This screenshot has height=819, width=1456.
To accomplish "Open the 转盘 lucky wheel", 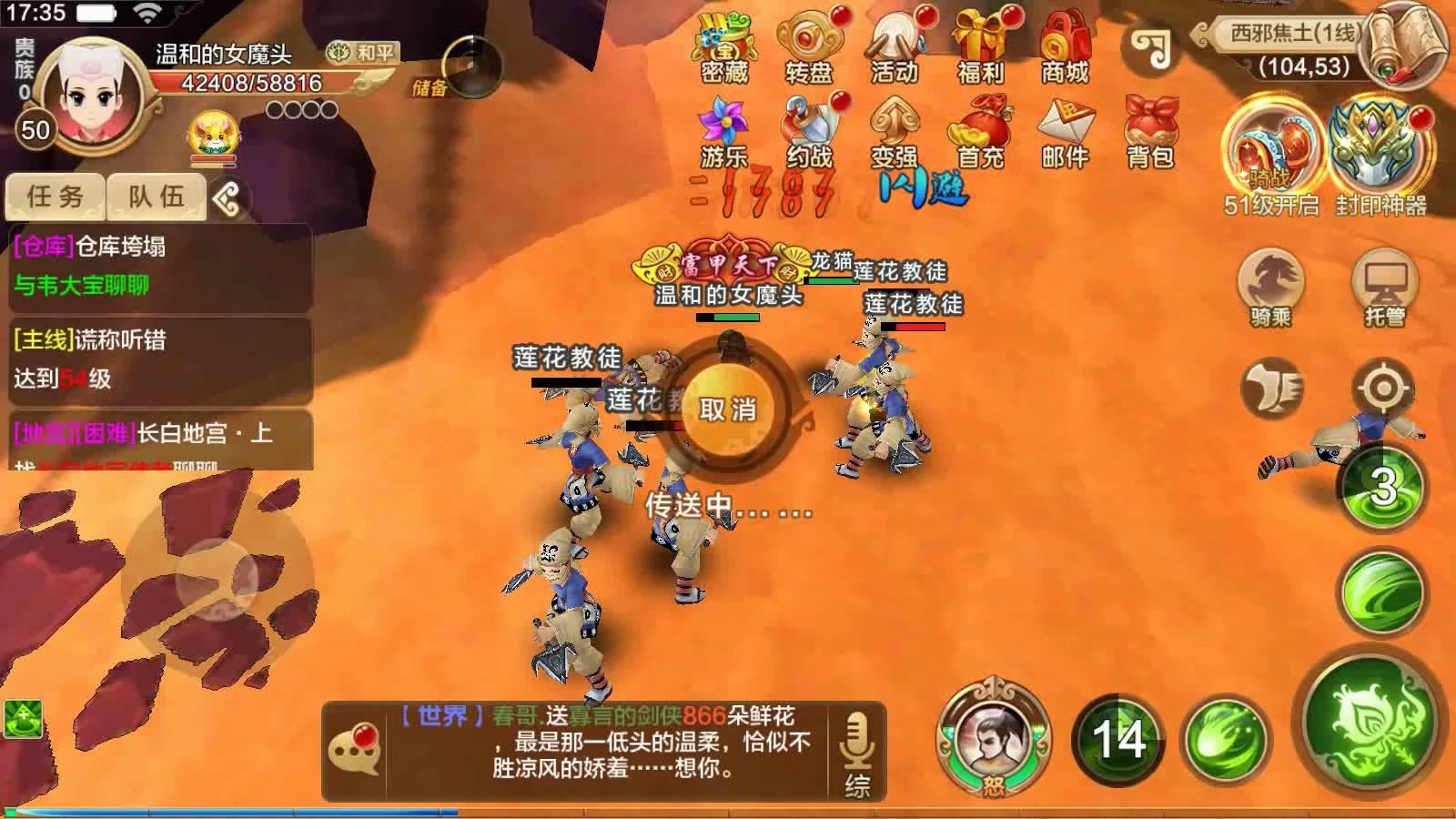I will coord(808,50).
